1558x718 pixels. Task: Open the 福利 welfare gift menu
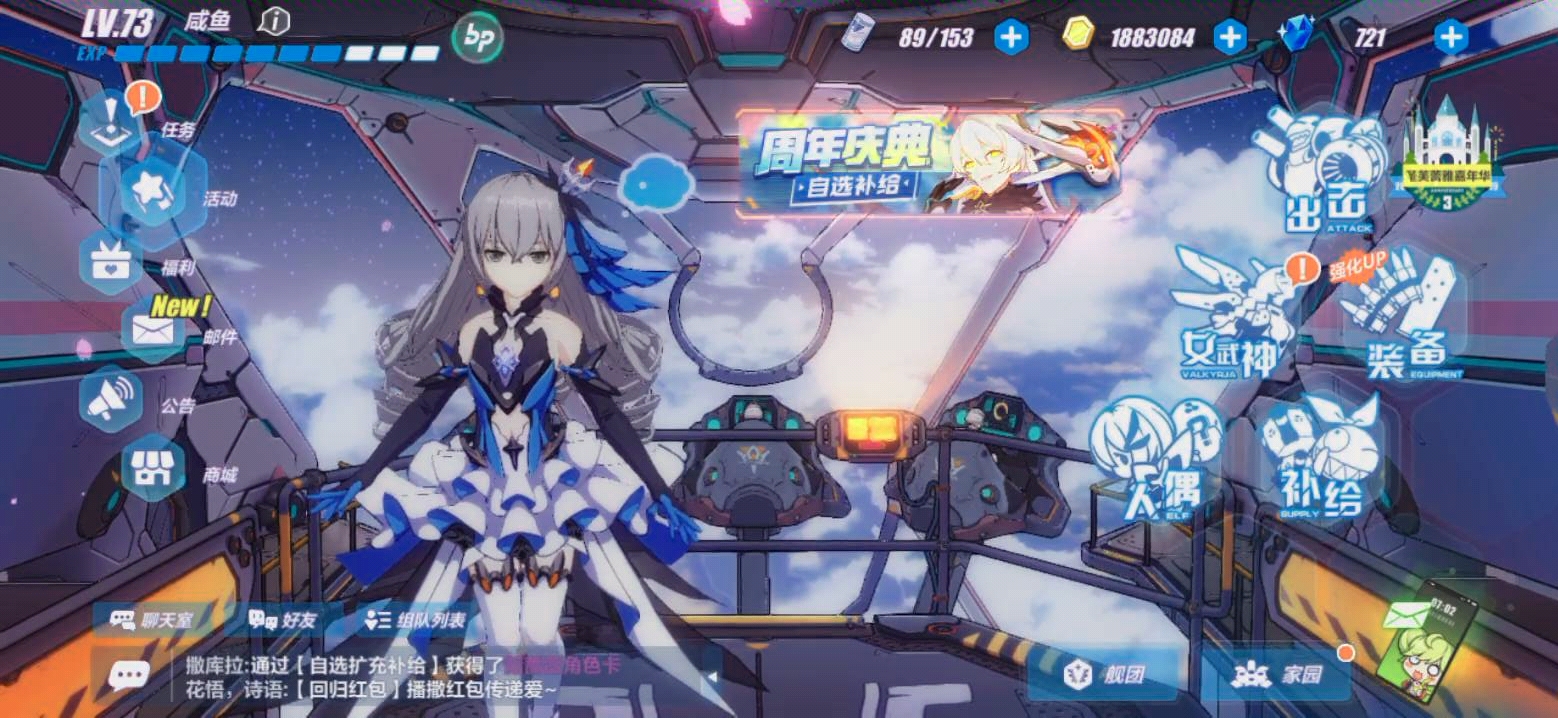click(x=108, y=262)
